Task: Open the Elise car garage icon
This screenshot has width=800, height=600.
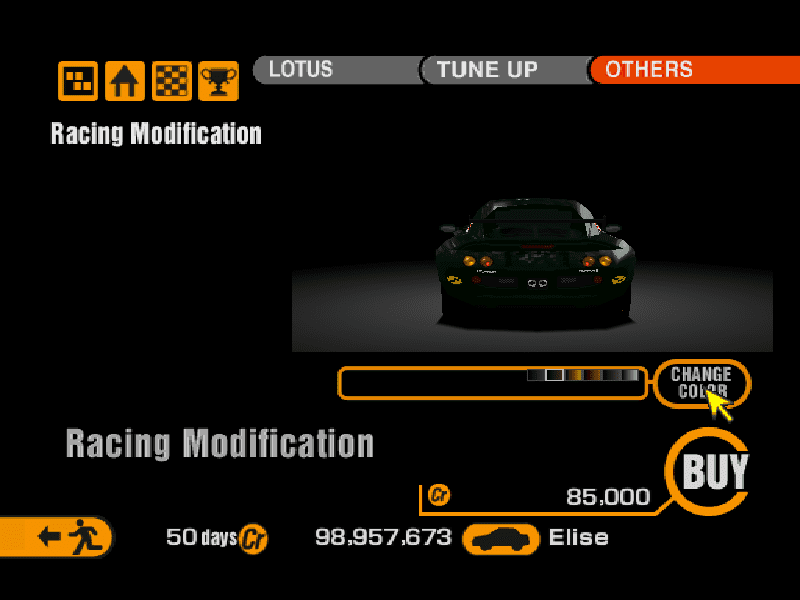Action: pyautogui.click(x=500, y=538)
